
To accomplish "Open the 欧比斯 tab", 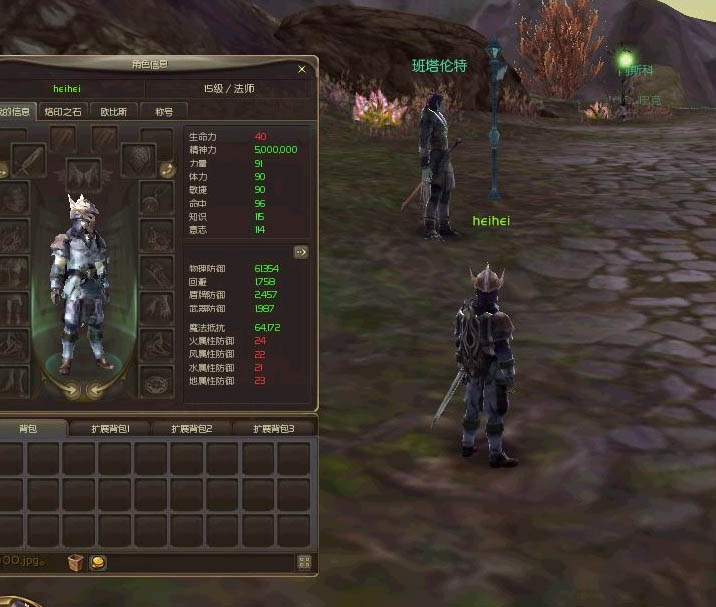I will coord(113,112).
